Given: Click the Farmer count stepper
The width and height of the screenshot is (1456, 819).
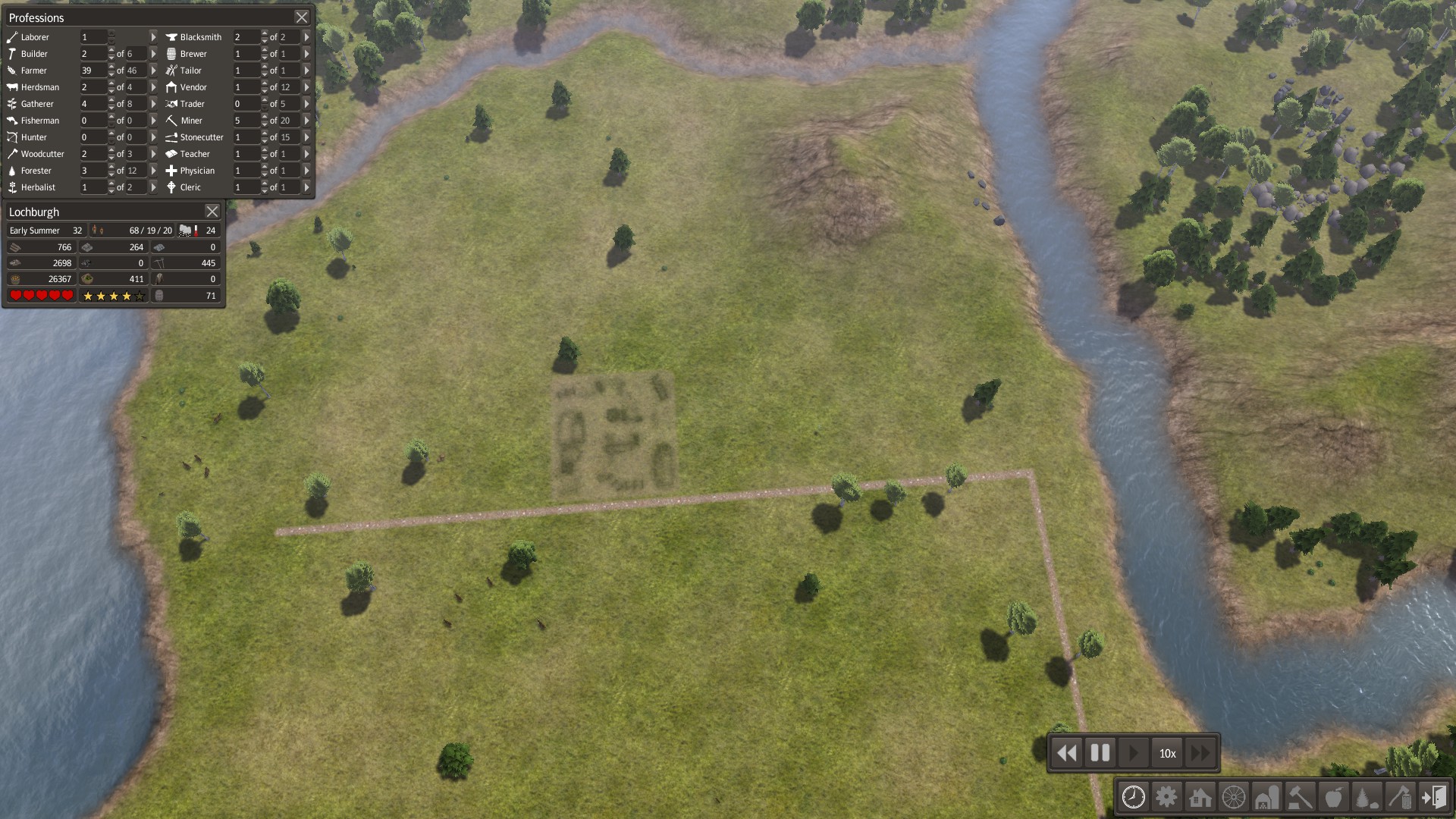Looking at the screenshot, I should pyautogui.click(x=111, y=71).
